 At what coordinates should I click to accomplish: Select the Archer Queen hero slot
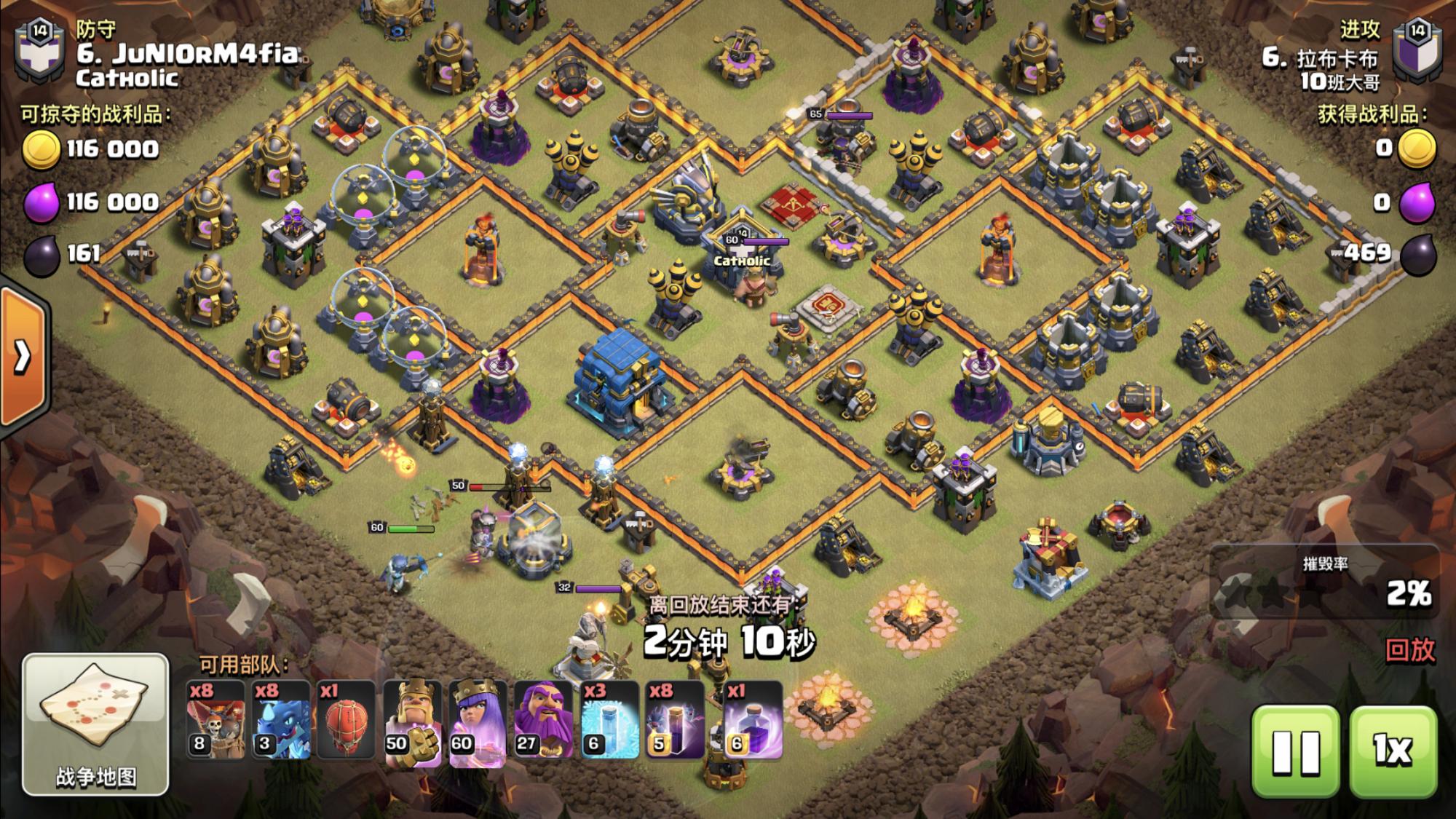tap(478, 721)
